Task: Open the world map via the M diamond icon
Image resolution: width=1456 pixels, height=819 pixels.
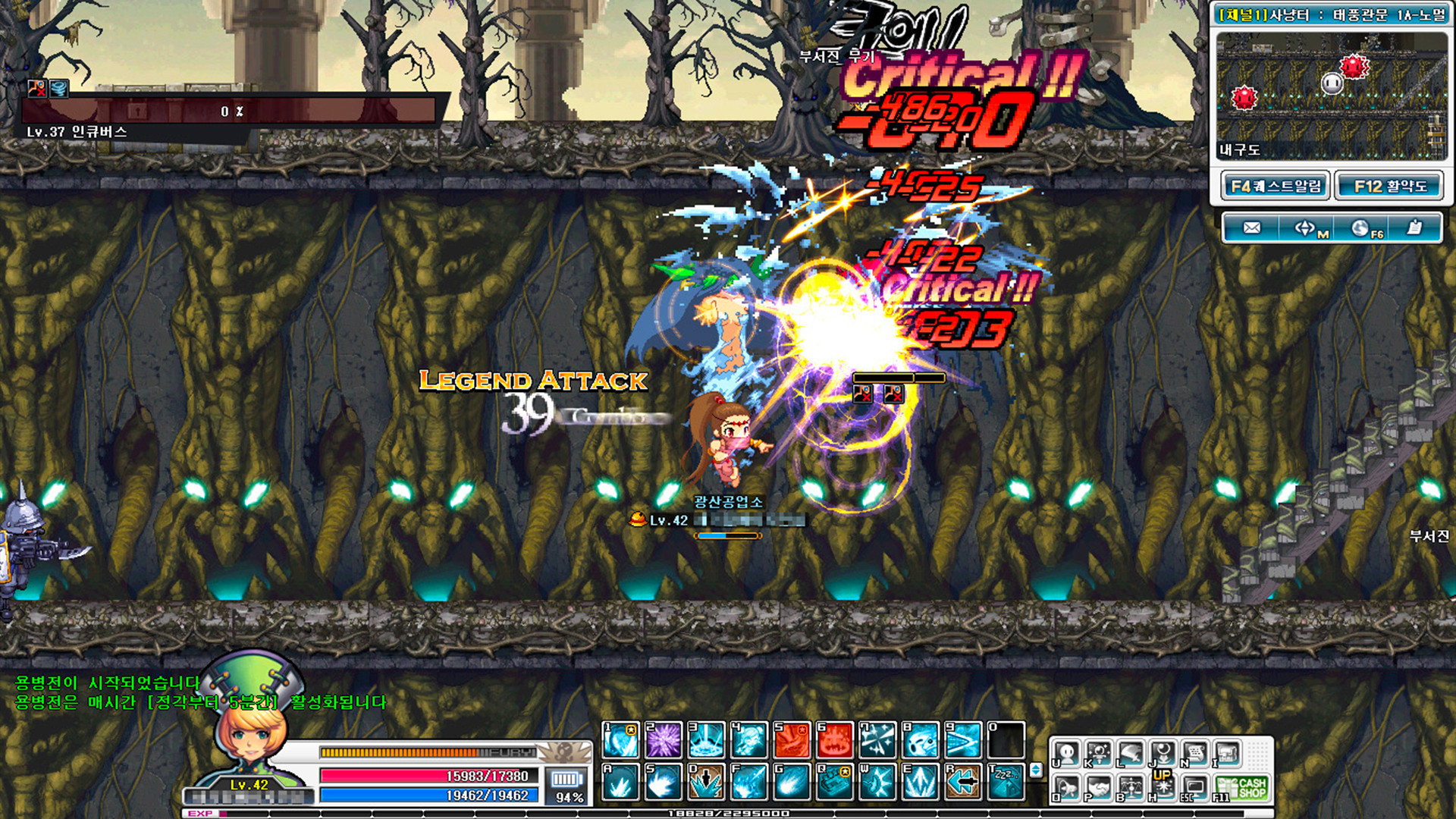Action: (x=1304, y=227)
